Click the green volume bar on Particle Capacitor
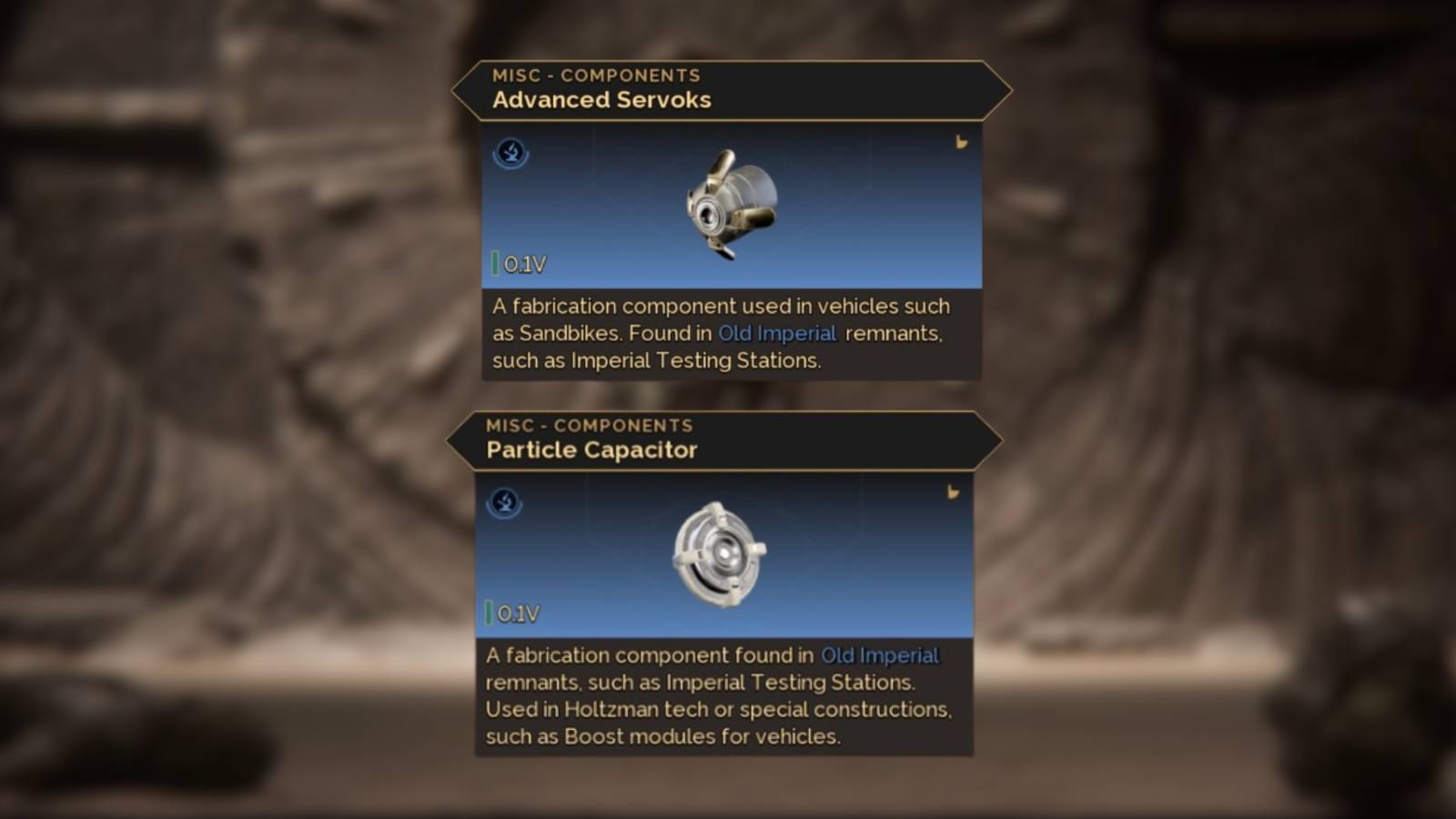1456x819 pixels. coord(490,612)
